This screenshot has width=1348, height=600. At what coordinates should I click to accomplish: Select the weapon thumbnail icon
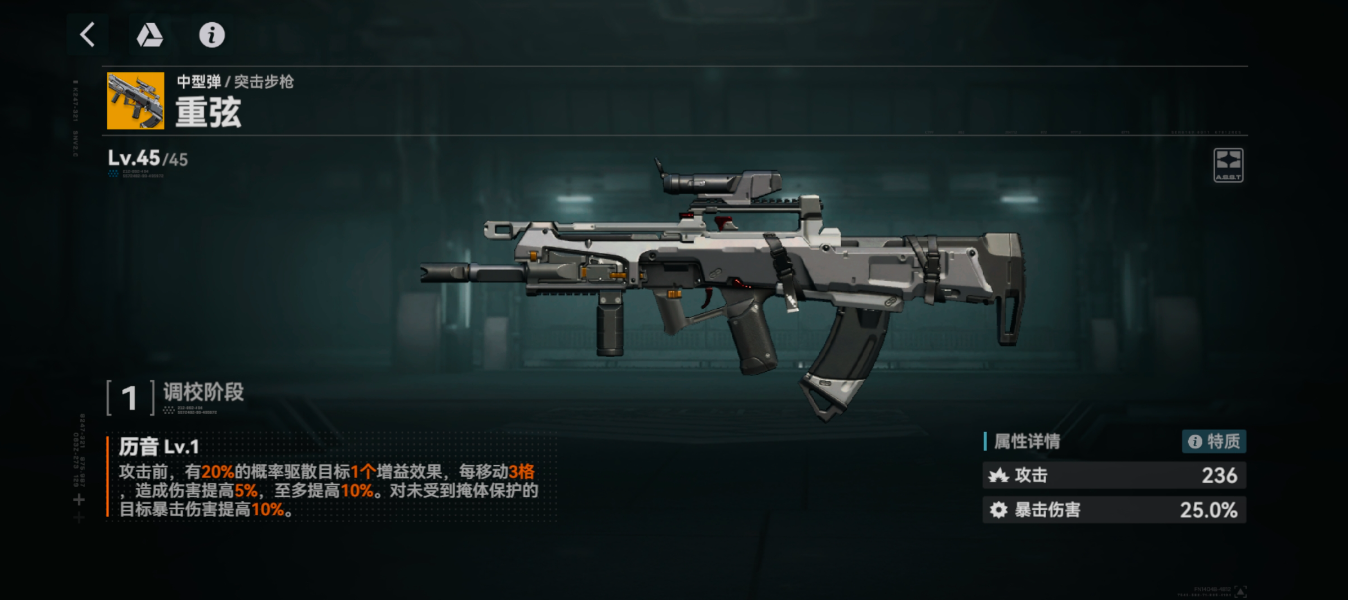(x=136, y=101)
